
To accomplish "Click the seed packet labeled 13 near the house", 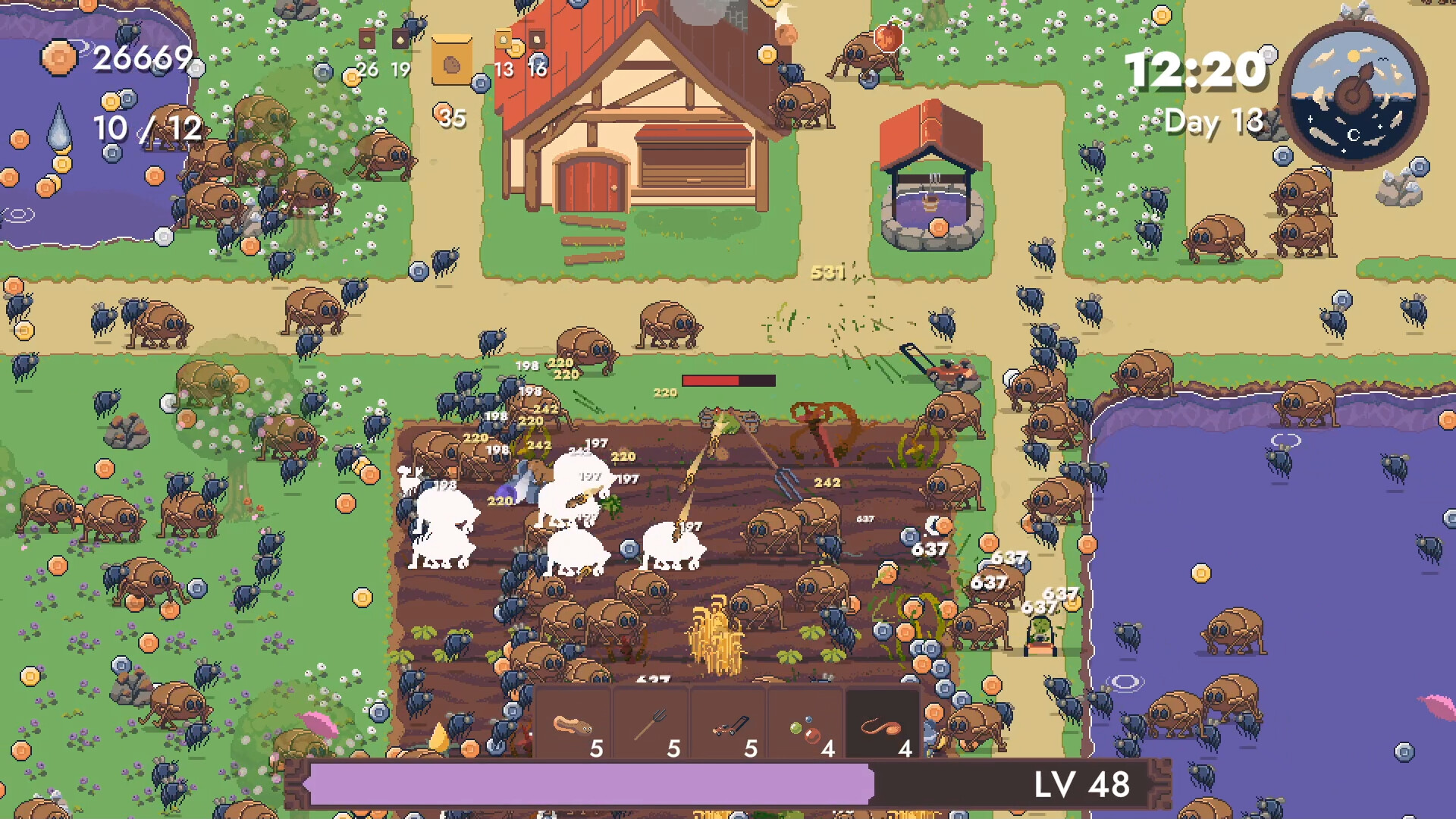I will click(503, 38).
